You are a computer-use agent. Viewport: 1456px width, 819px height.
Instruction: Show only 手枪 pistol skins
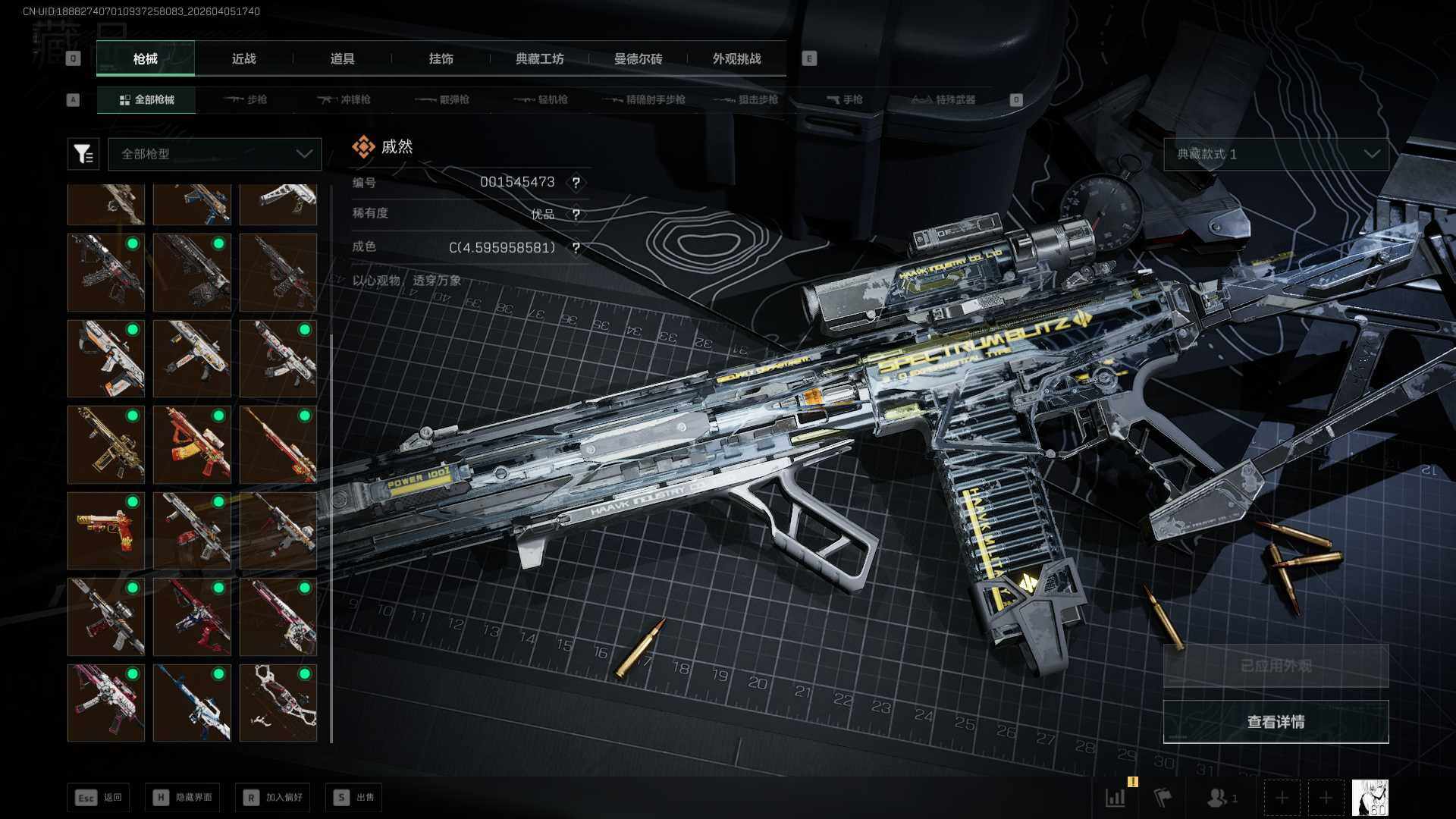click(845, 99)
